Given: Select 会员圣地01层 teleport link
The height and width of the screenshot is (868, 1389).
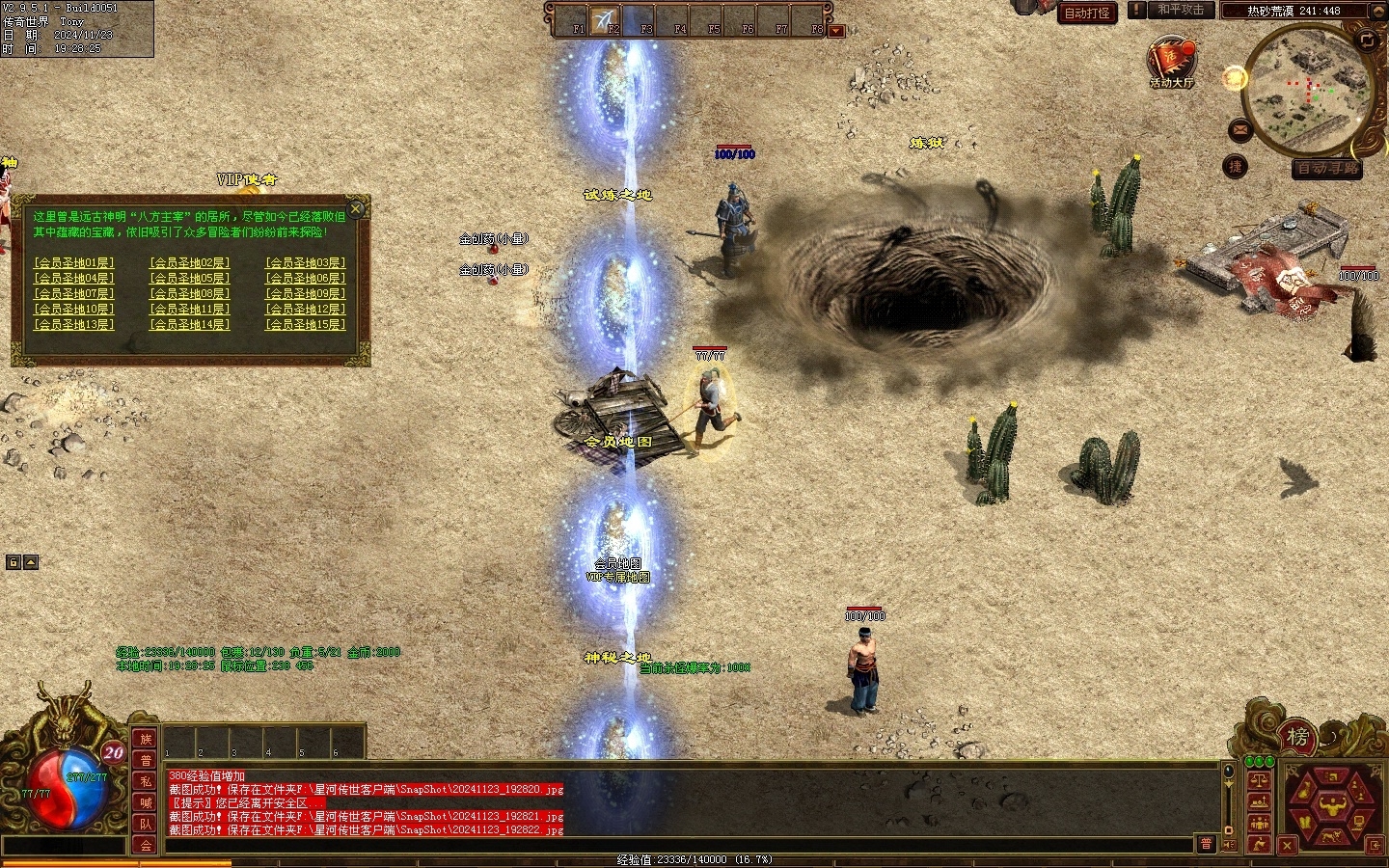Looking at the screenshot, I should 73,262.
